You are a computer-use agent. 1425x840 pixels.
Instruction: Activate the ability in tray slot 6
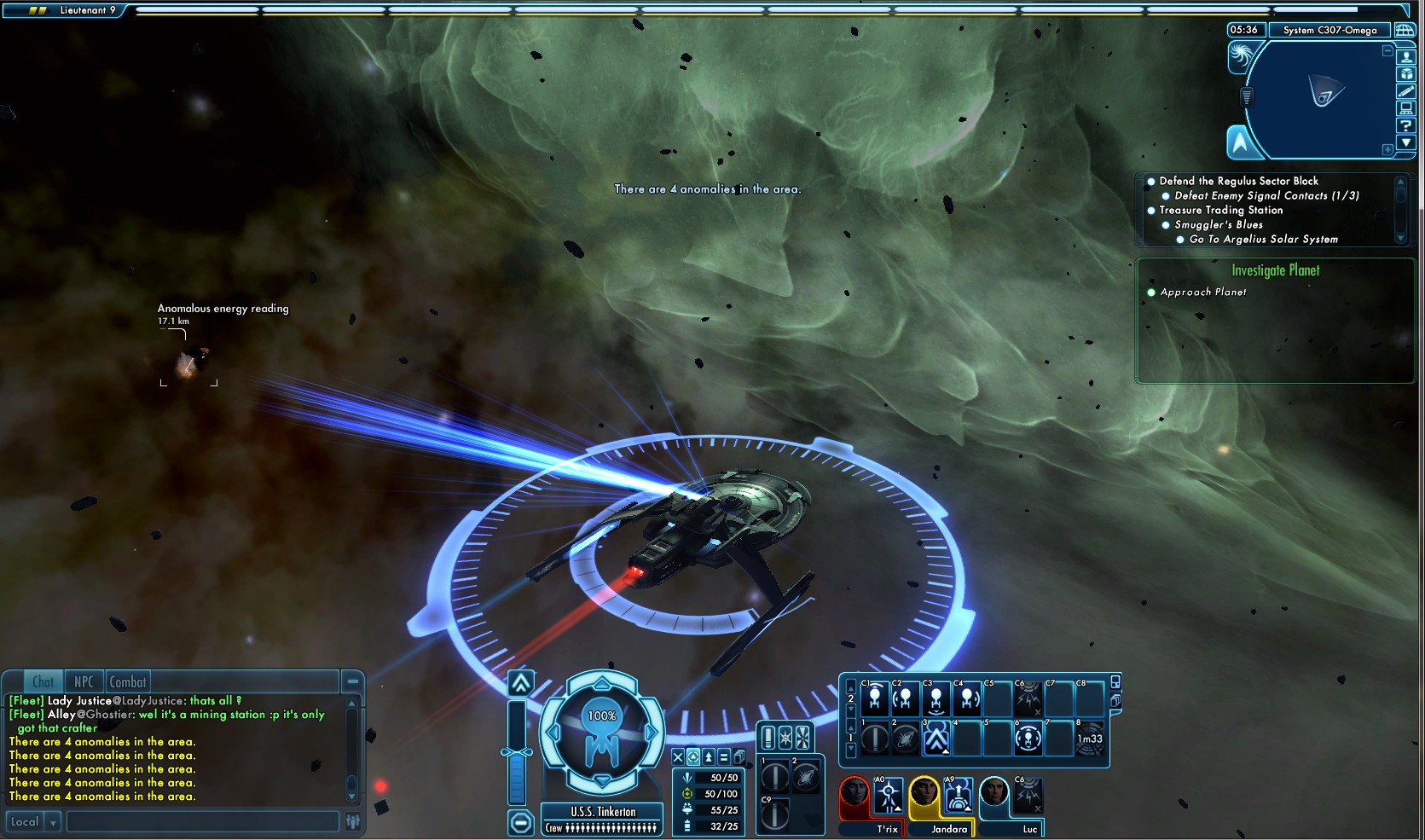point(1028,739)
